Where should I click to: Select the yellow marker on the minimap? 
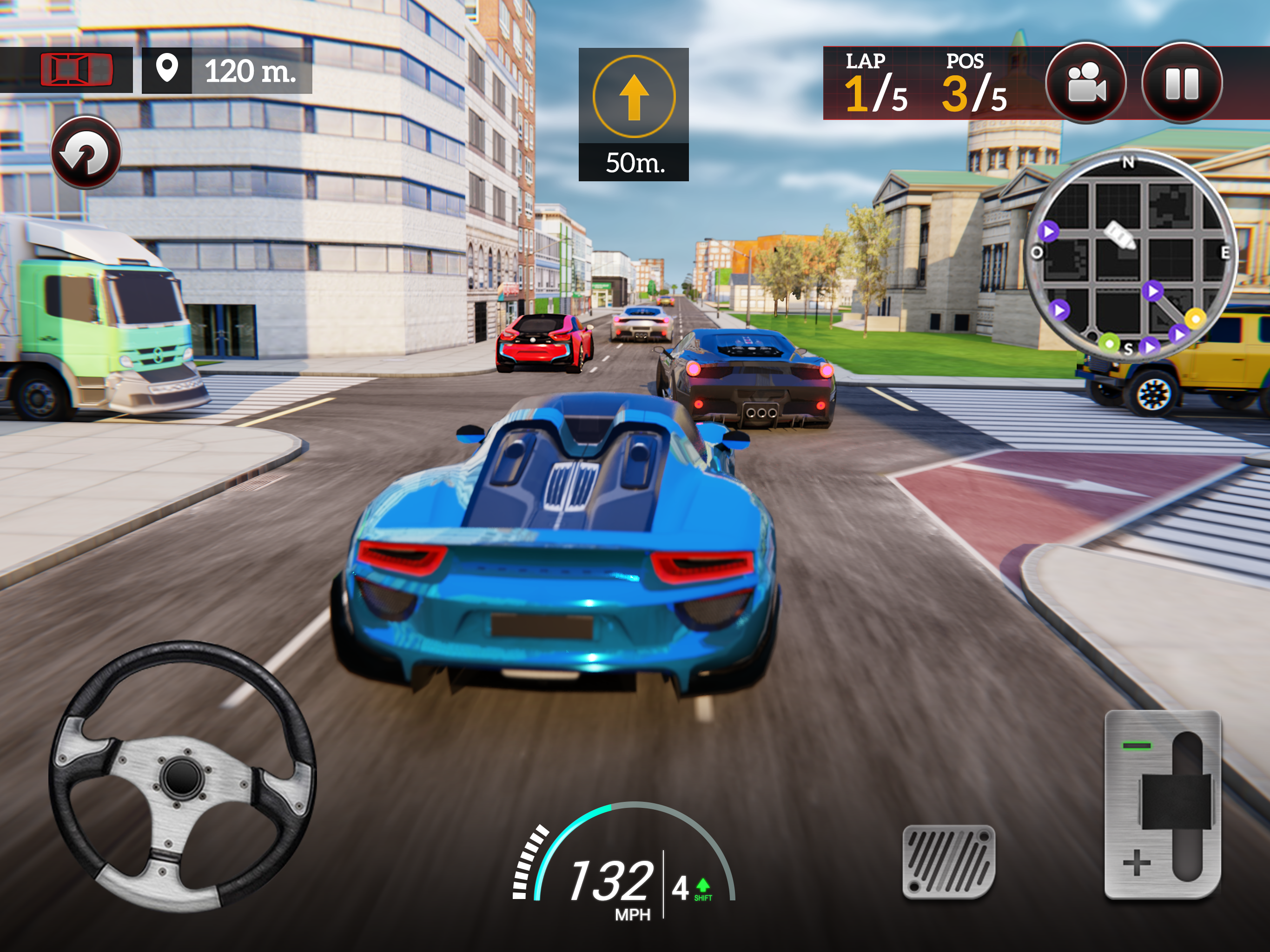click(x=1195, y=318)
